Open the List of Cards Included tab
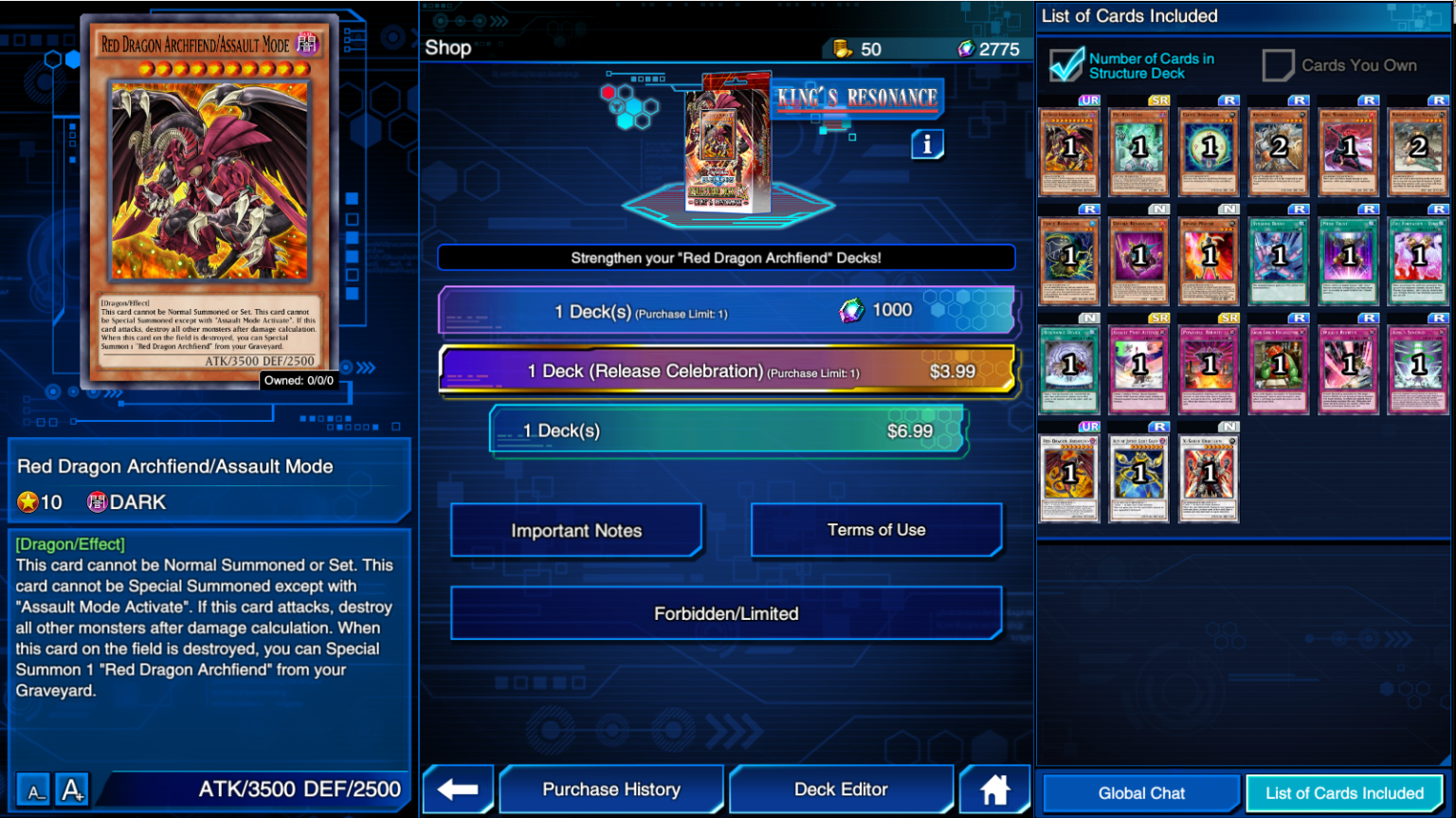1456x818 pixels. (x=1345, y=793)
